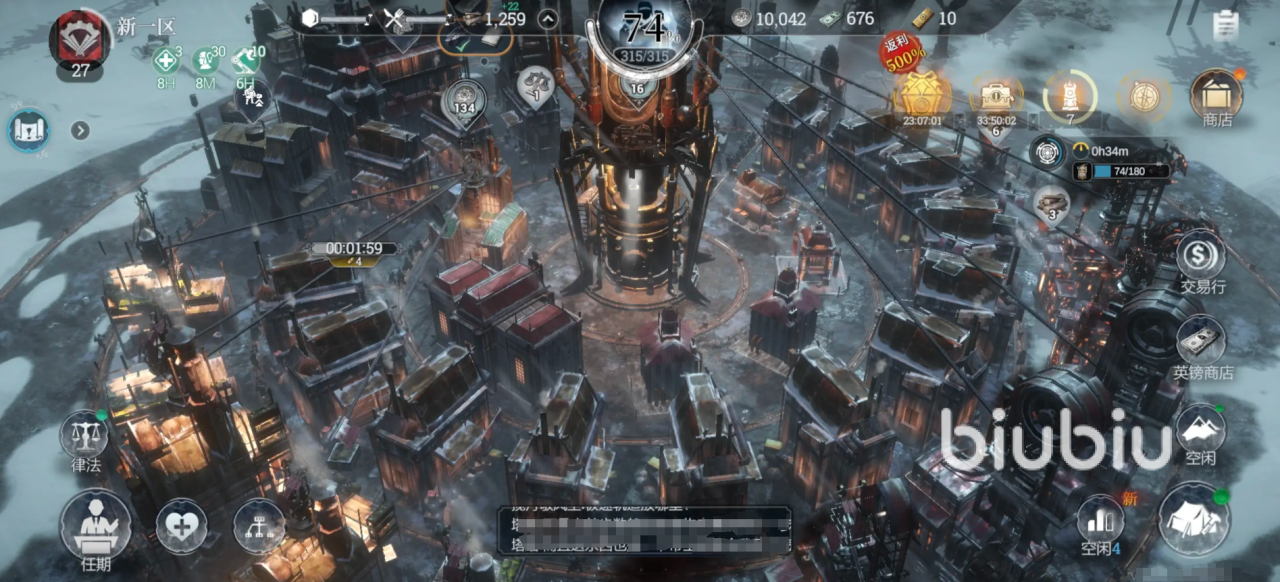Viewport: 1280px width, 582px height.
Task: Open the tent camp button
Action: (1194, 520)
